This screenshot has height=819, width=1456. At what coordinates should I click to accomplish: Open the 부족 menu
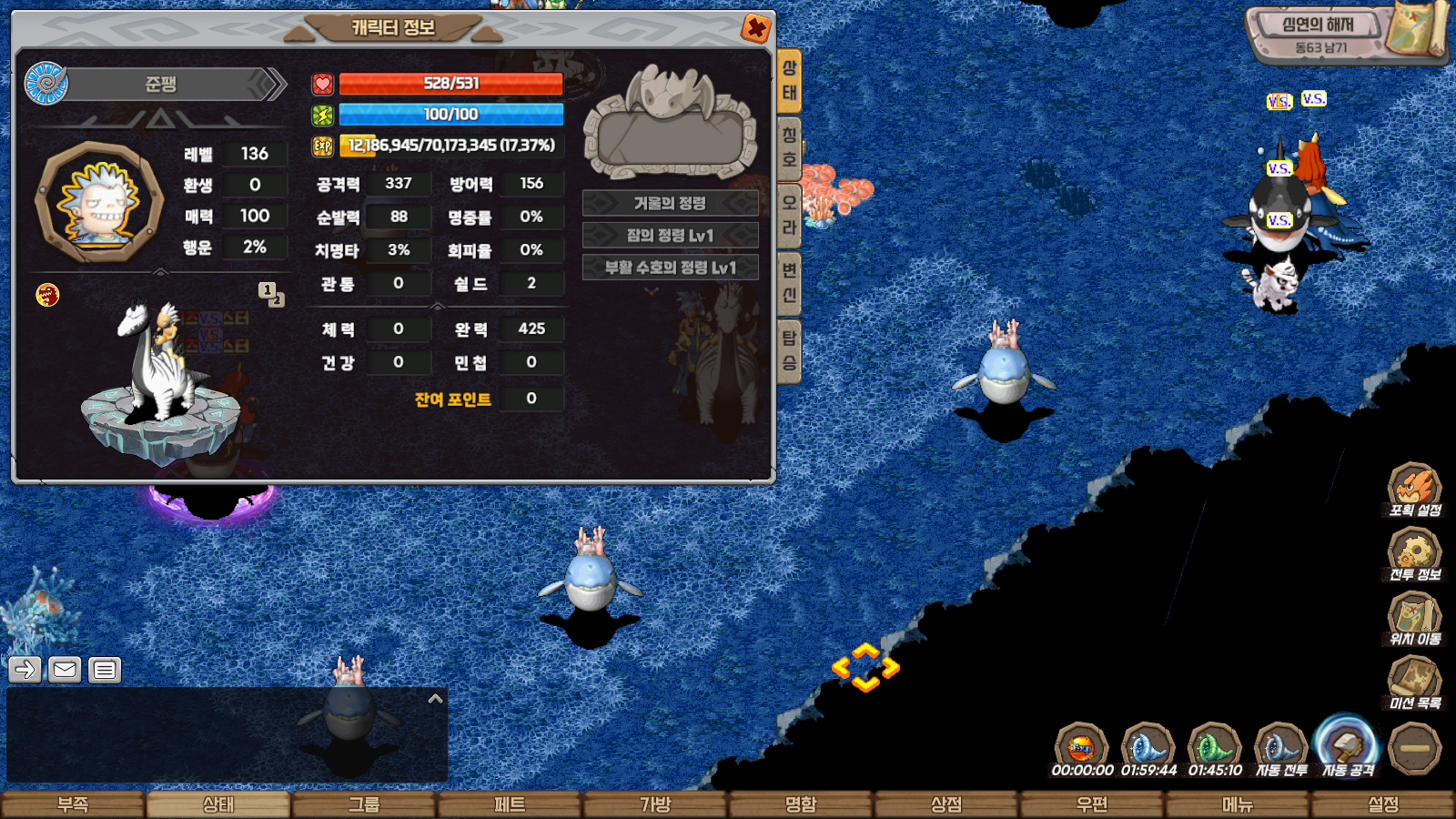pos(73,804)
